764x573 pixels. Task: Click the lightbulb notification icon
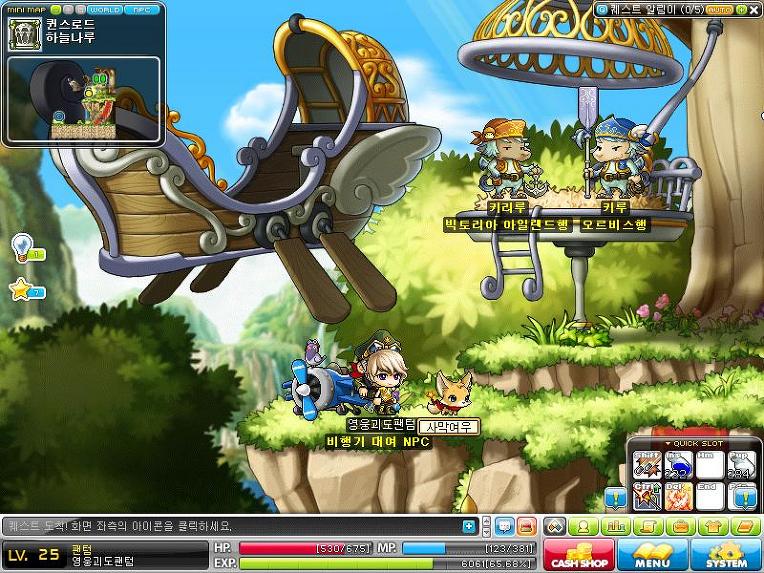(22, 246)
